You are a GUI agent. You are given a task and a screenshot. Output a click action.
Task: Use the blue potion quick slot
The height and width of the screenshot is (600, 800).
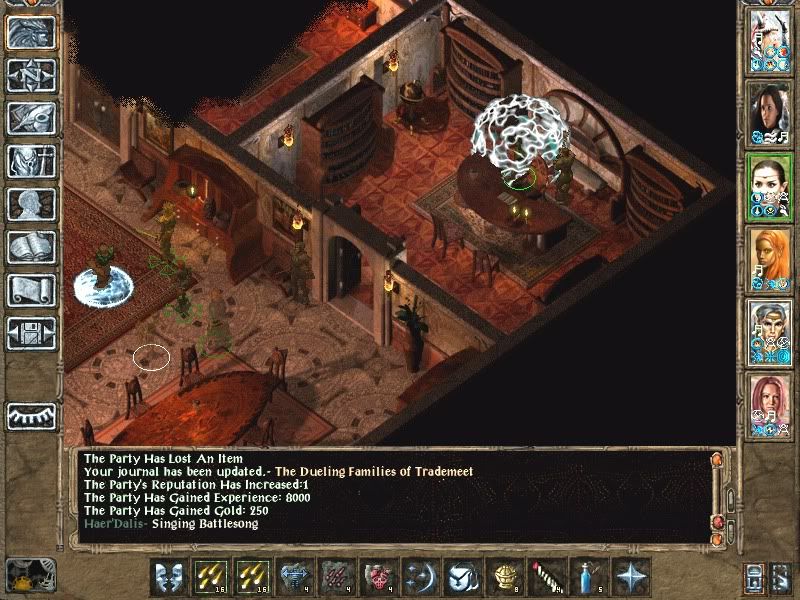(589, 577)
